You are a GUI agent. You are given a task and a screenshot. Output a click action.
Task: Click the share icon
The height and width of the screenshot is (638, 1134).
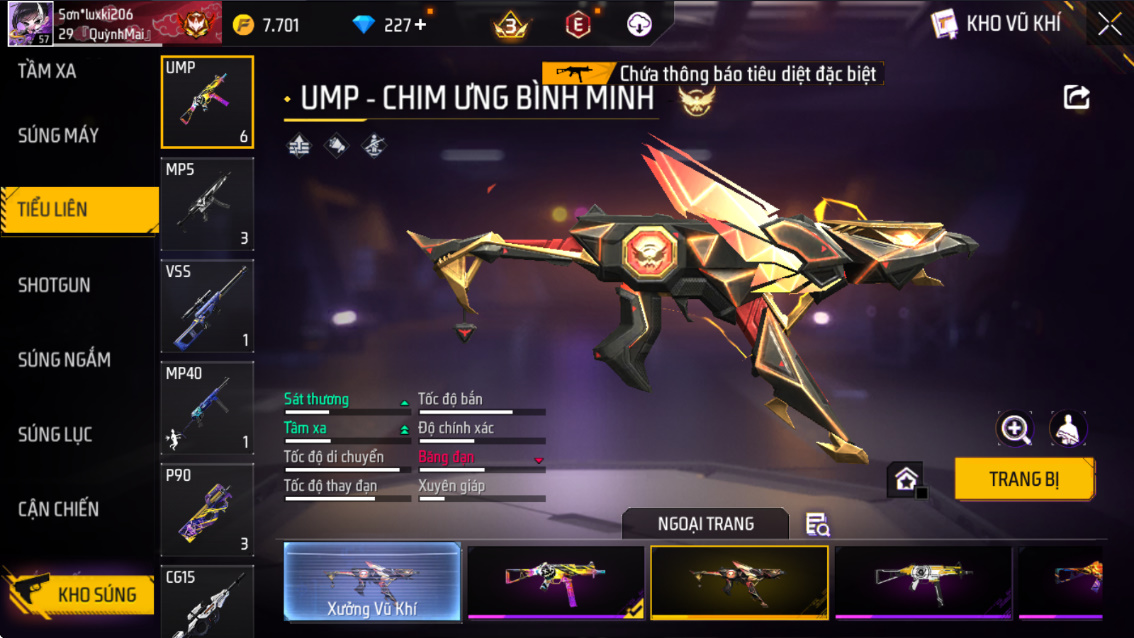[1076, 97]
